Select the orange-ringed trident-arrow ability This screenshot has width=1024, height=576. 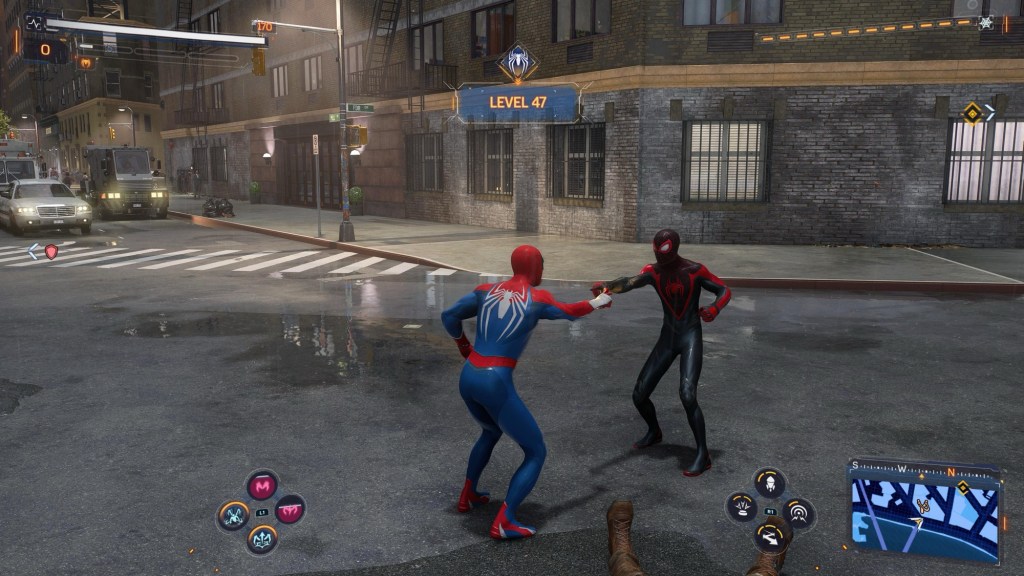tap(262, 540)
